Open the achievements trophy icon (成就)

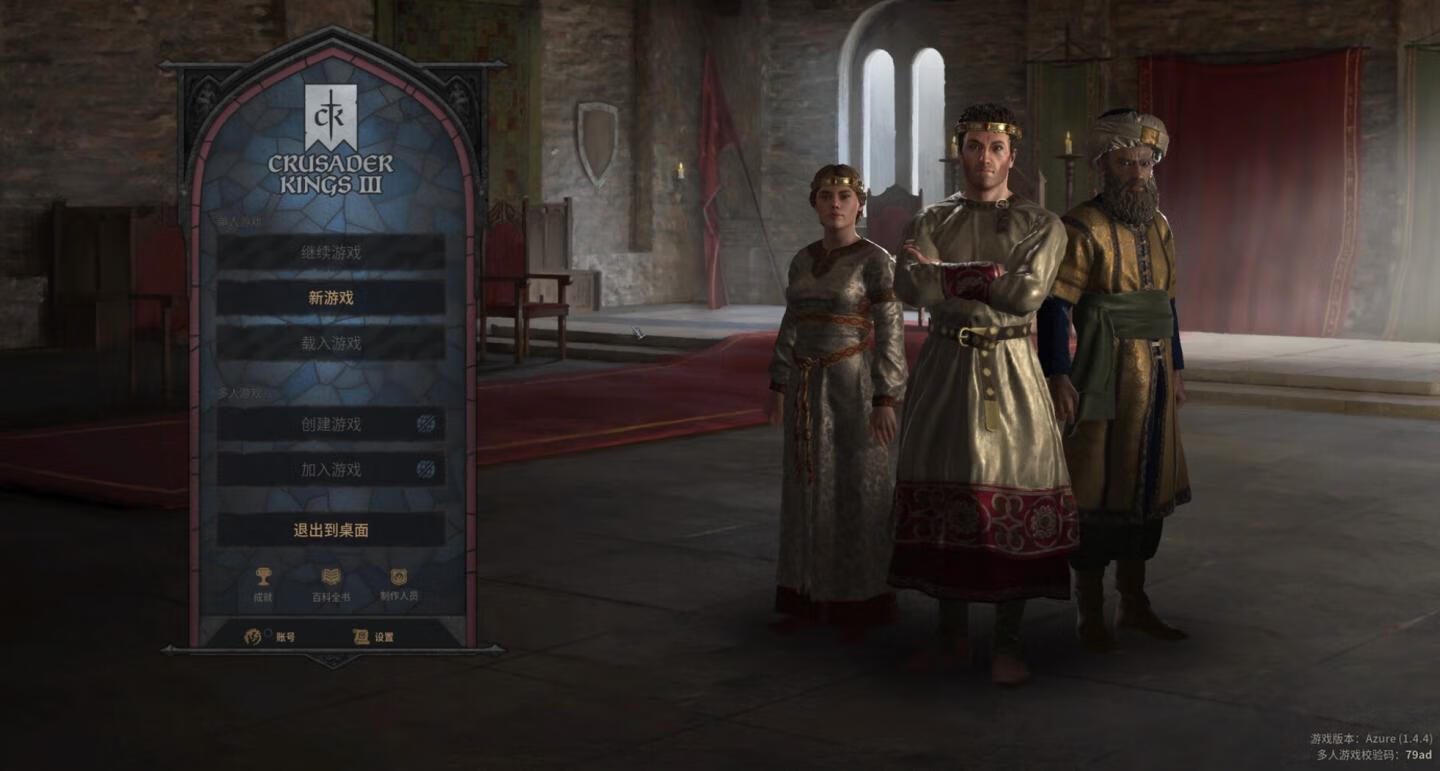tap(263, 583)
